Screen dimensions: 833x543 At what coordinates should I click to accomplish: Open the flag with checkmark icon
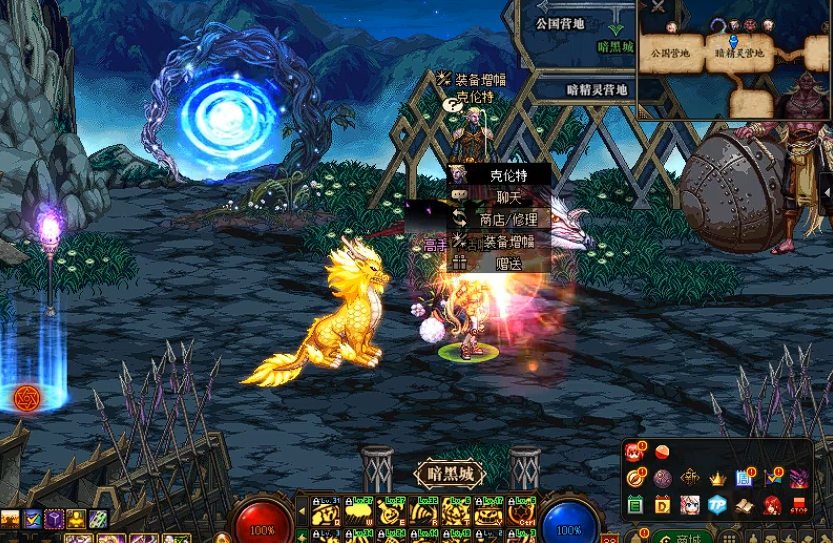[772, 479]
